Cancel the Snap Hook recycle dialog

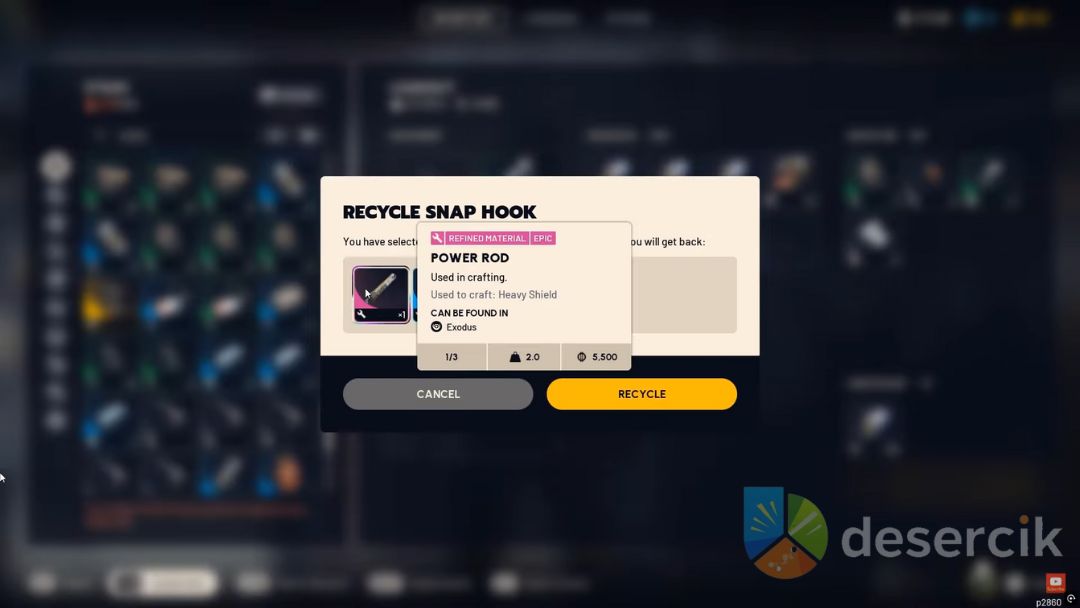point(437,394)
